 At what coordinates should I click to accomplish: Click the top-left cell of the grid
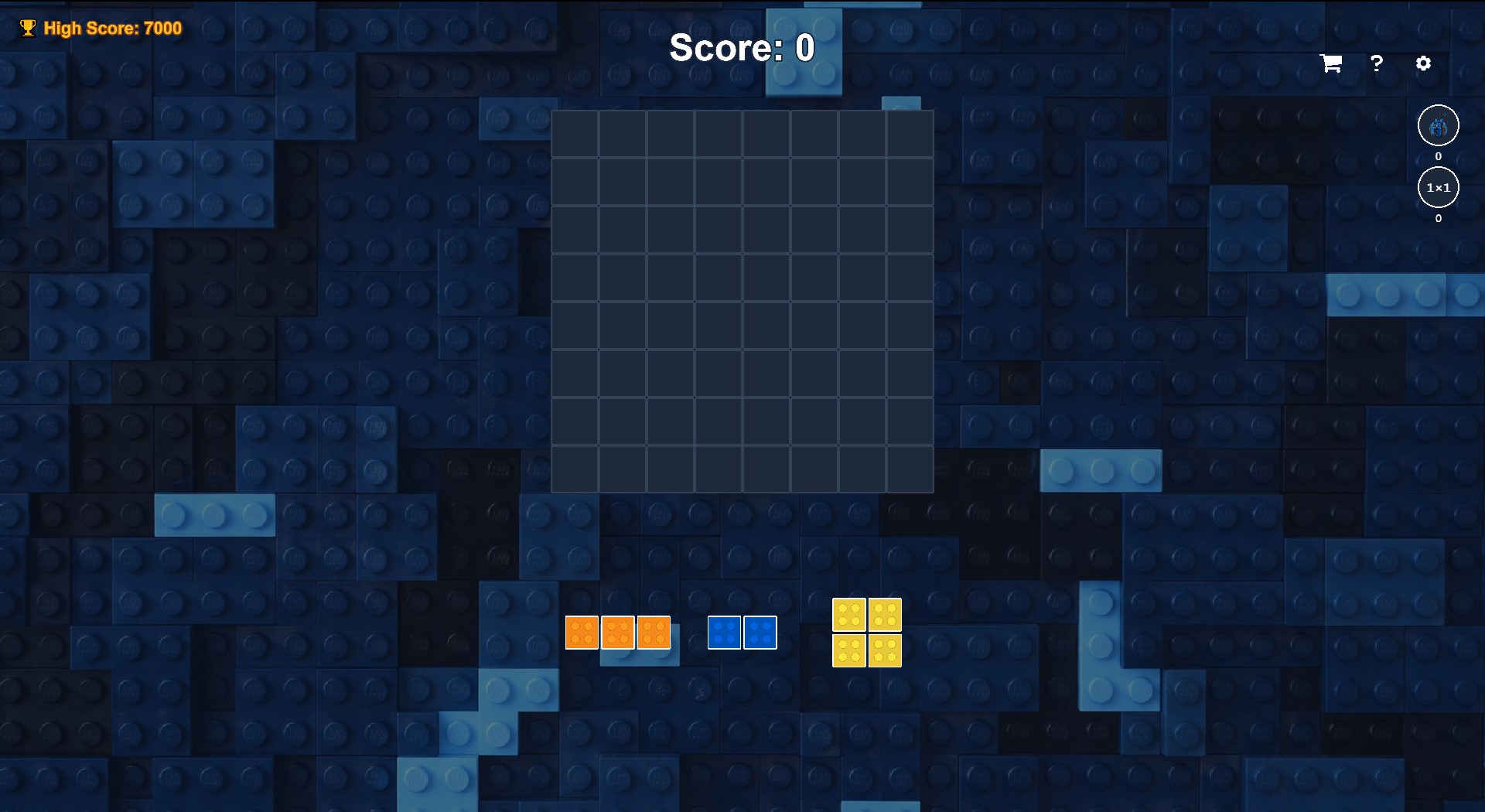575,133
